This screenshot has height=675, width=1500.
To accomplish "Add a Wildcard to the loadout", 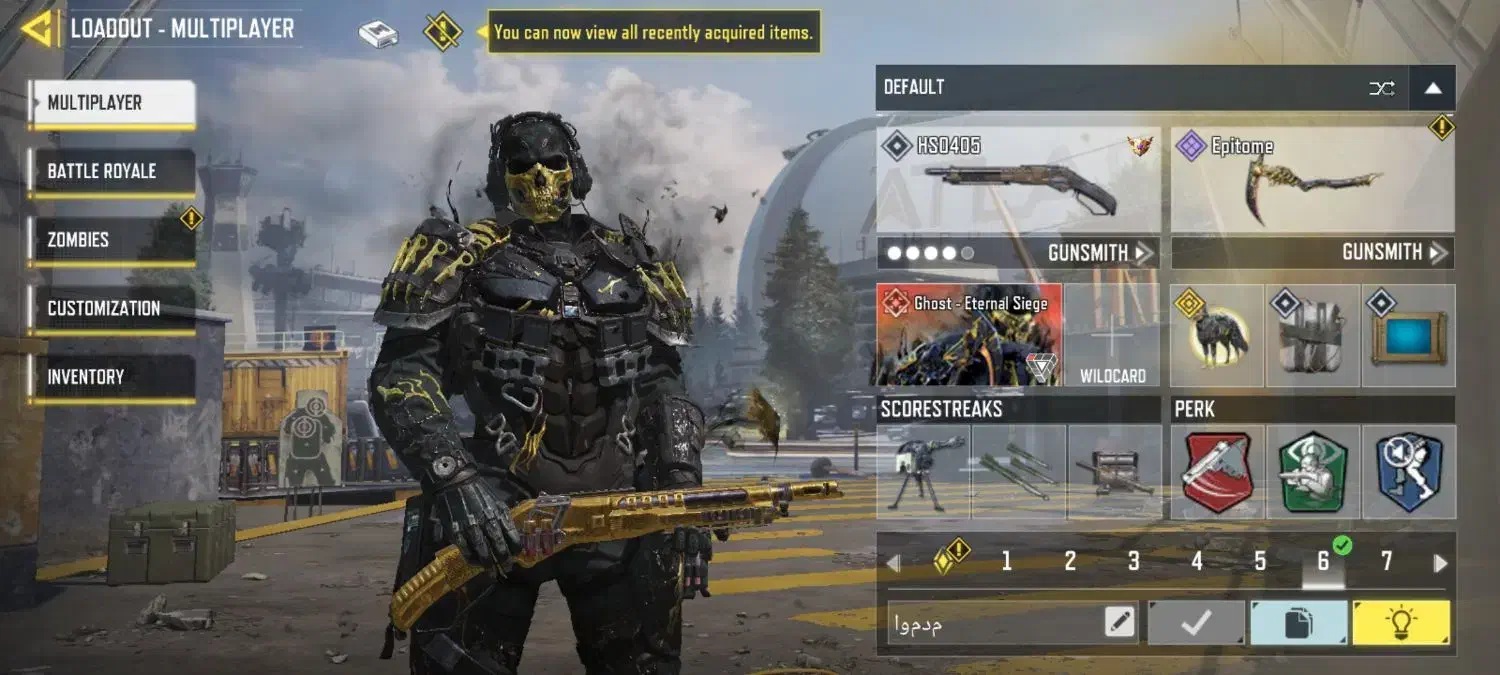I will click(1112, 336).
